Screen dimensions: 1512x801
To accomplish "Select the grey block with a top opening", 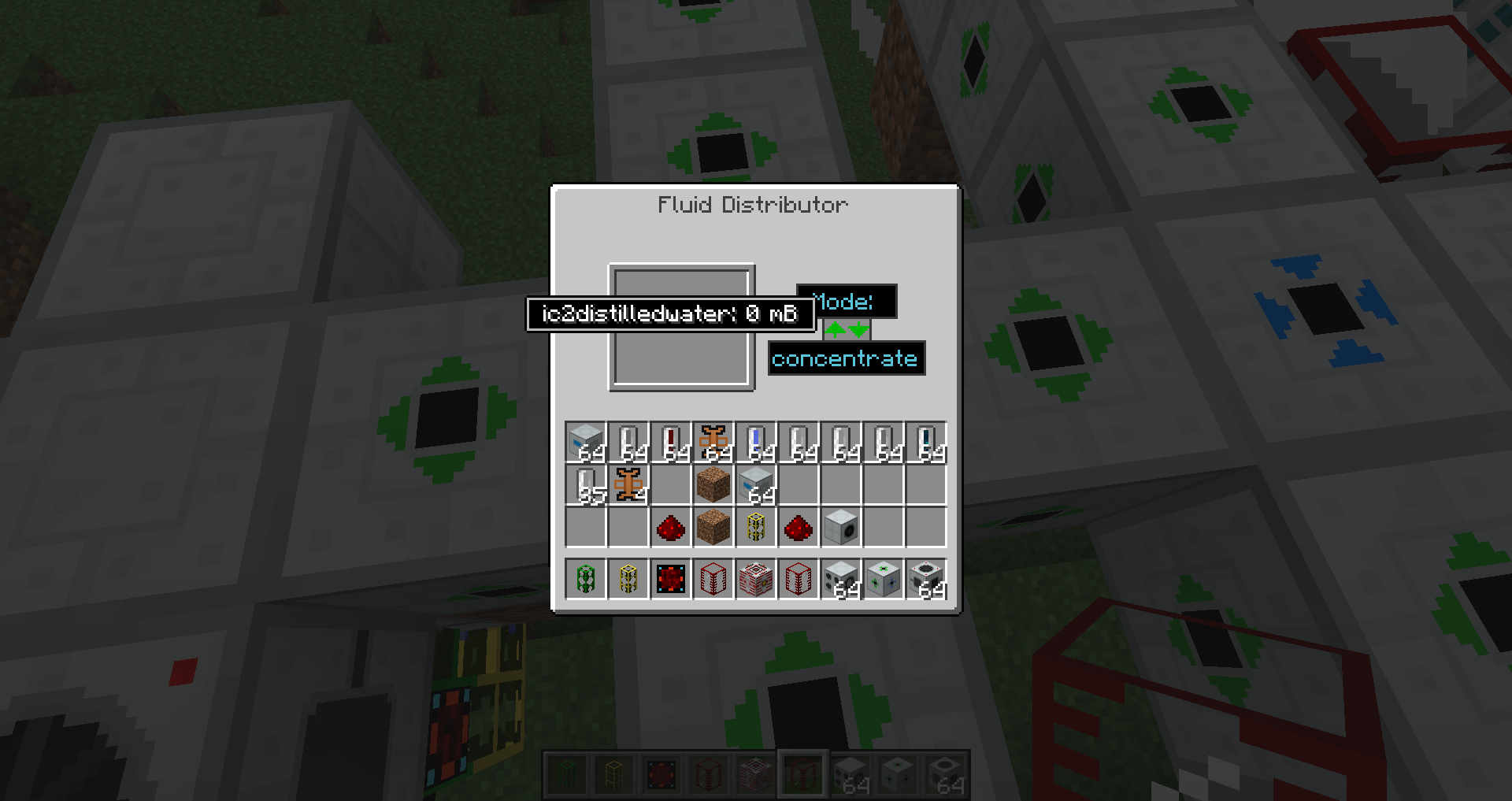I will (926, 580).
